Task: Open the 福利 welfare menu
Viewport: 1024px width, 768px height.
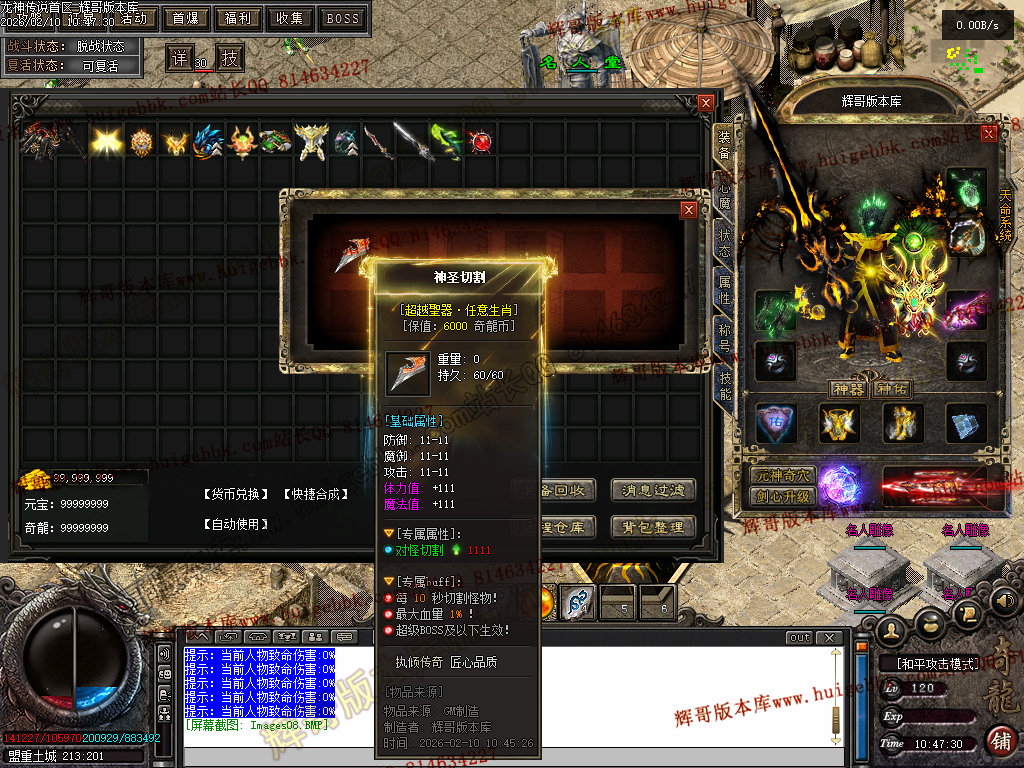Action: point(238,18)
